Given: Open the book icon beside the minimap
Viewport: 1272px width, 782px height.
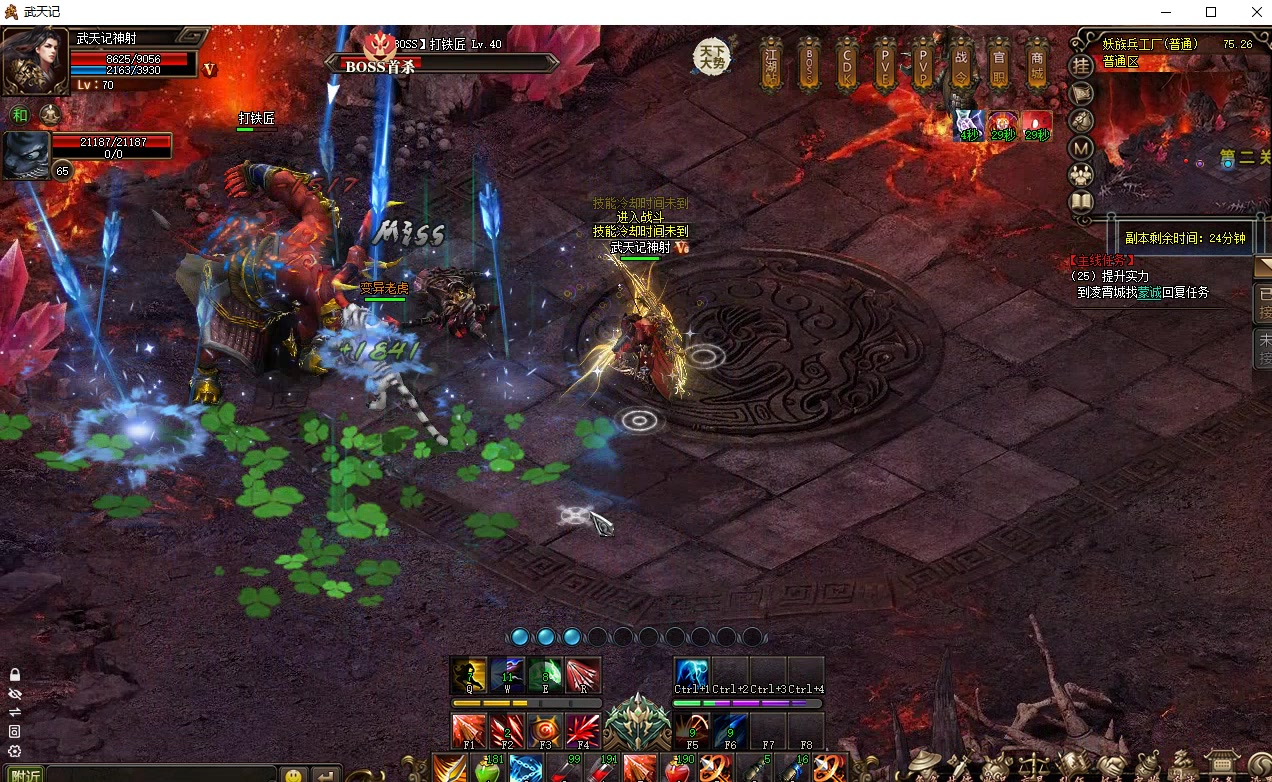Looking at the screenshot, I should tap(1081, 203).
